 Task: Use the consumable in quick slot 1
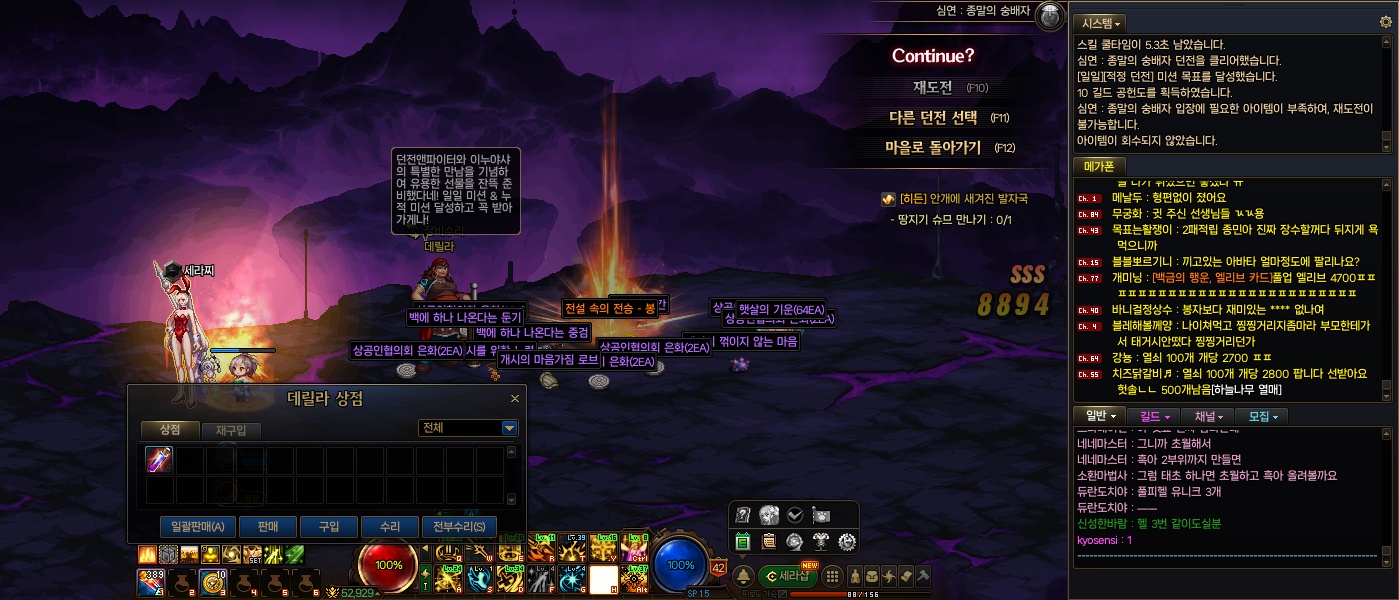point(152,581)
